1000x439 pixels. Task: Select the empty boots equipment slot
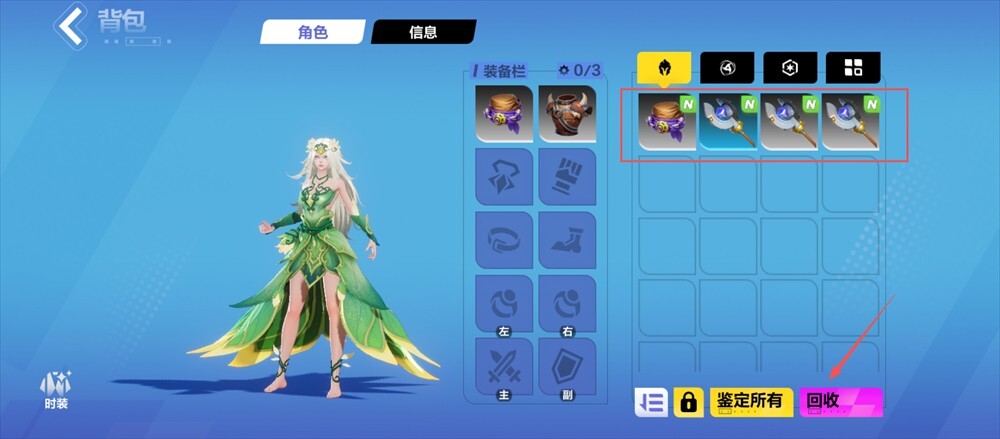coord(567,239)
